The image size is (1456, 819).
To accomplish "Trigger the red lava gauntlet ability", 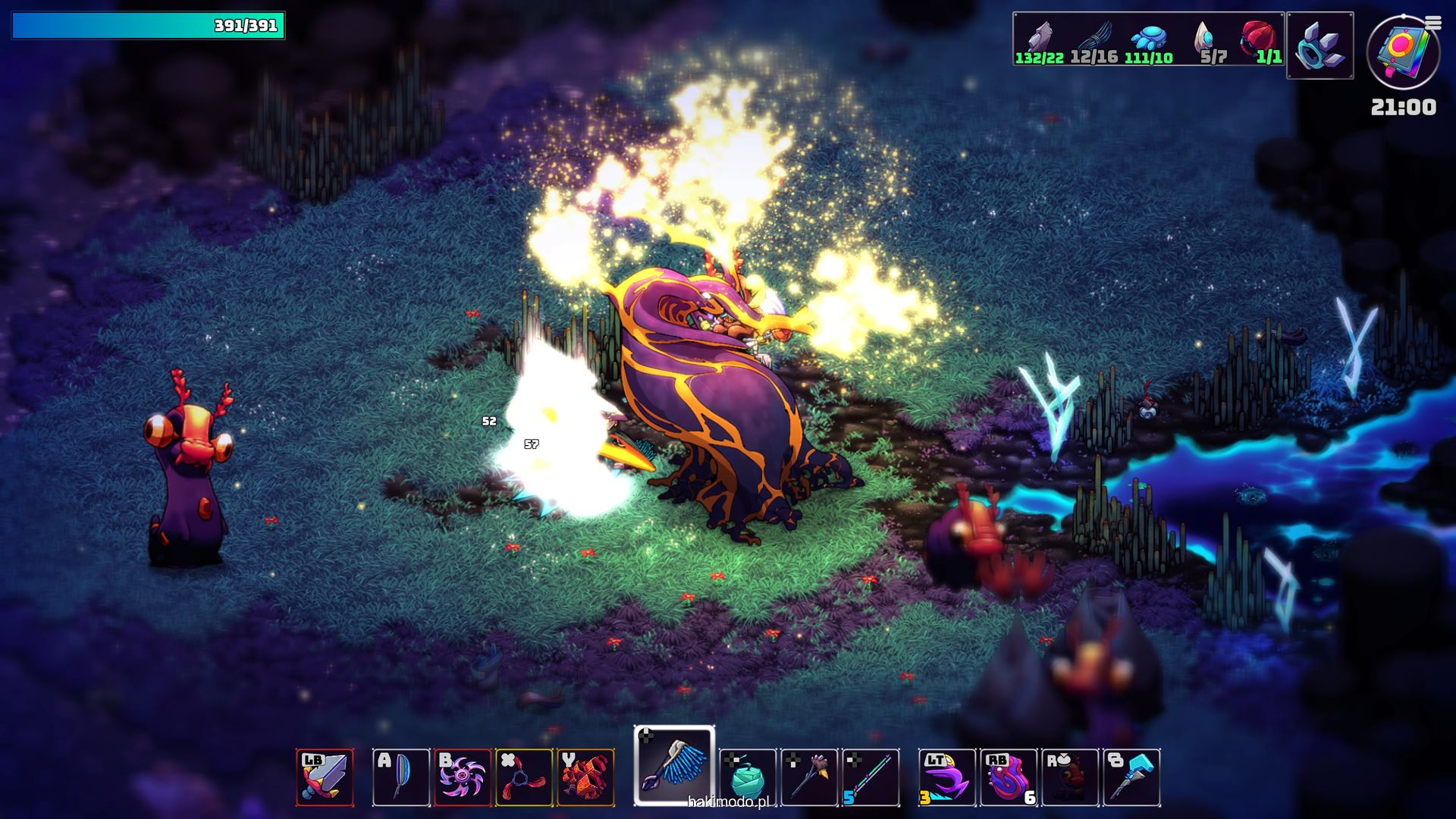I will tap(585, 777).
